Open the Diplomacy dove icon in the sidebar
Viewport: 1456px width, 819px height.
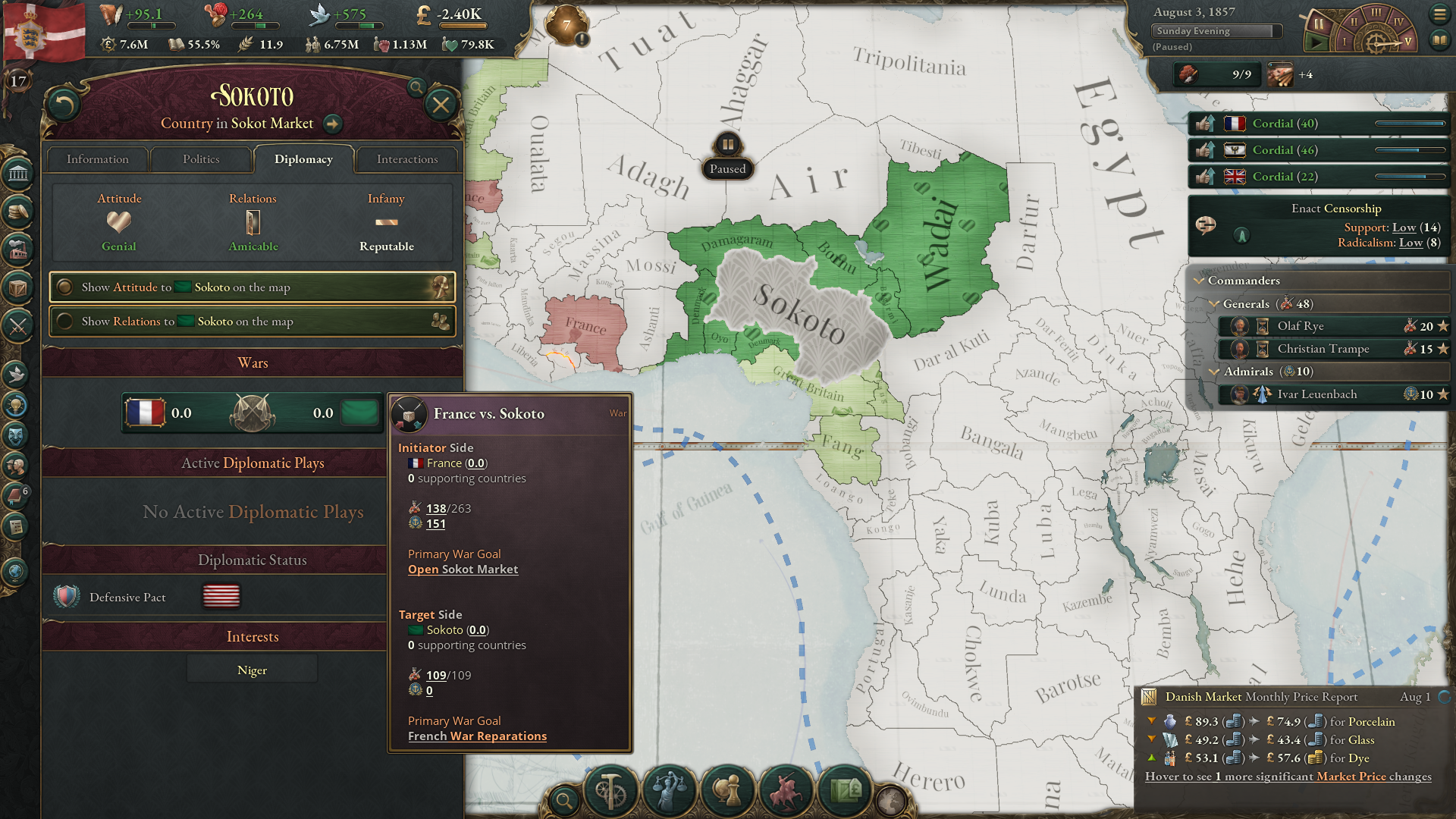17,373
